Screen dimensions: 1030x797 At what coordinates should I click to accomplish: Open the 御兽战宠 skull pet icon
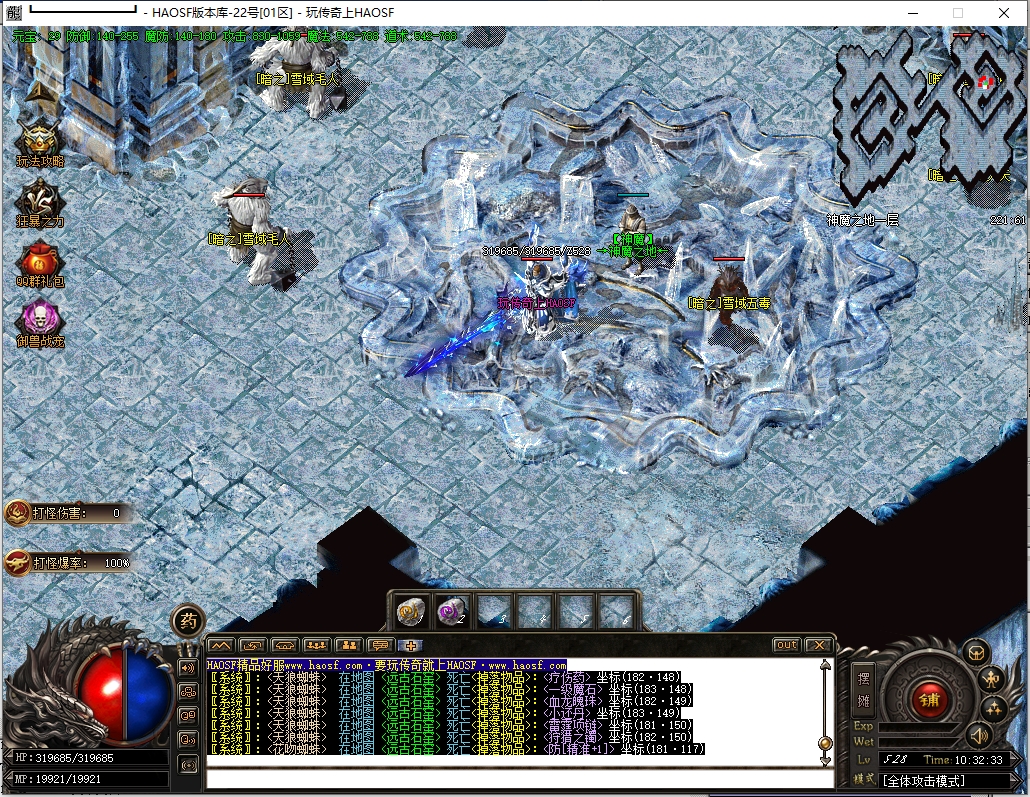(40, 318)
